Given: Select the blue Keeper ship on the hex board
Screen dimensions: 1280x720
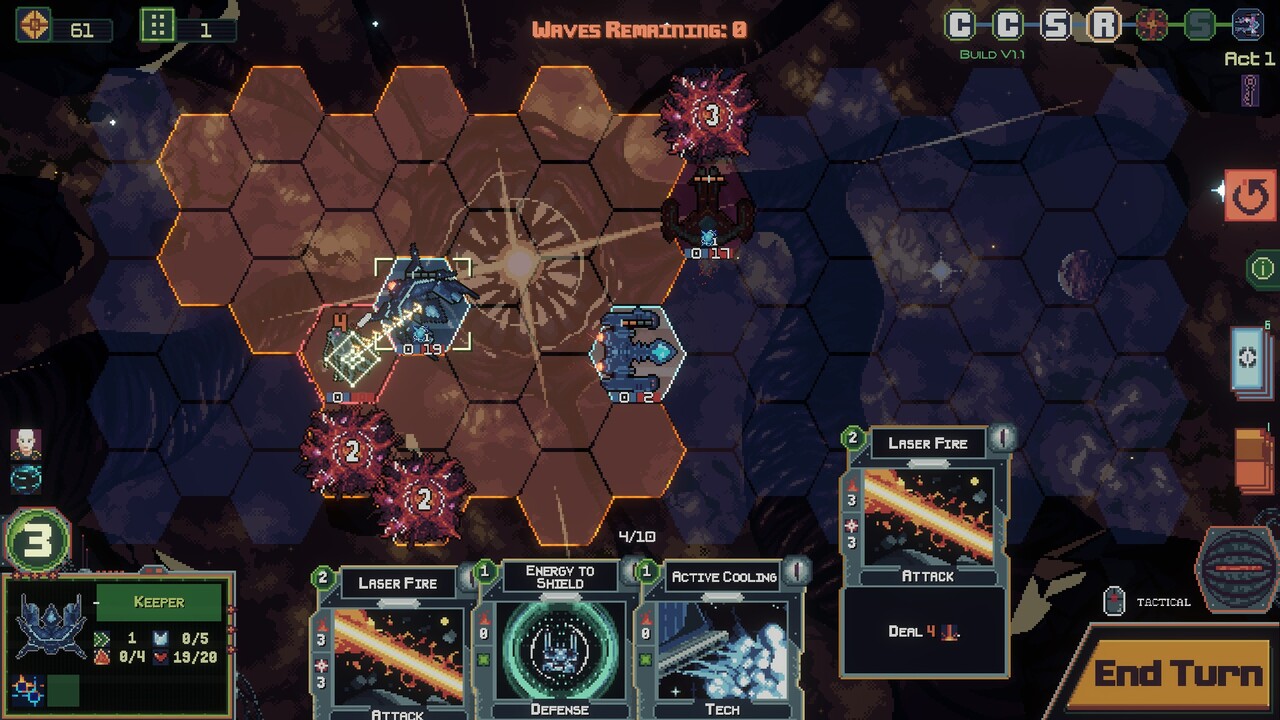Looking at the screenshot, I should point(638,352).
